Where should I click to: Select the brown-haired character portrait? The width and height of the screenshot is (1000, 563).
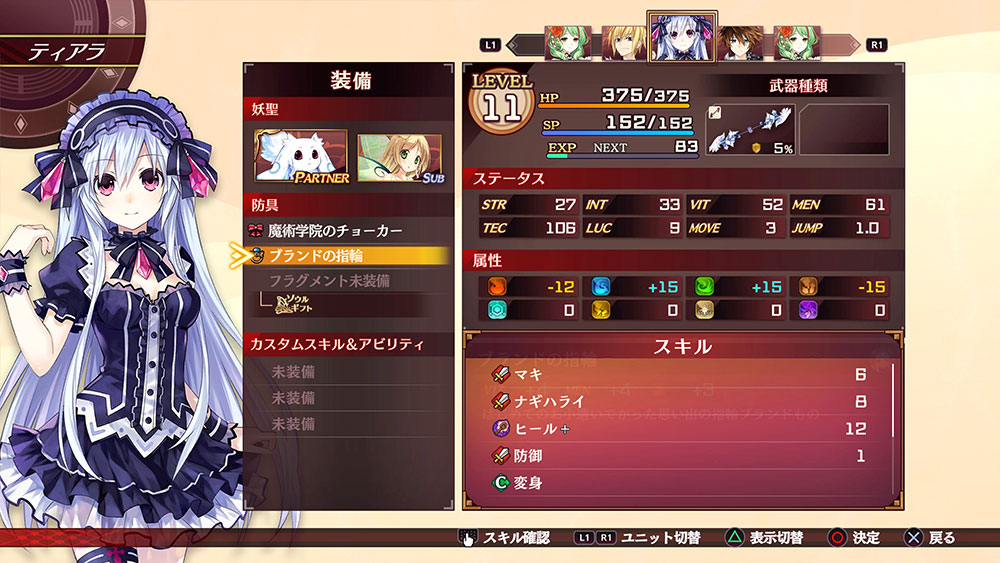[739, 44]
